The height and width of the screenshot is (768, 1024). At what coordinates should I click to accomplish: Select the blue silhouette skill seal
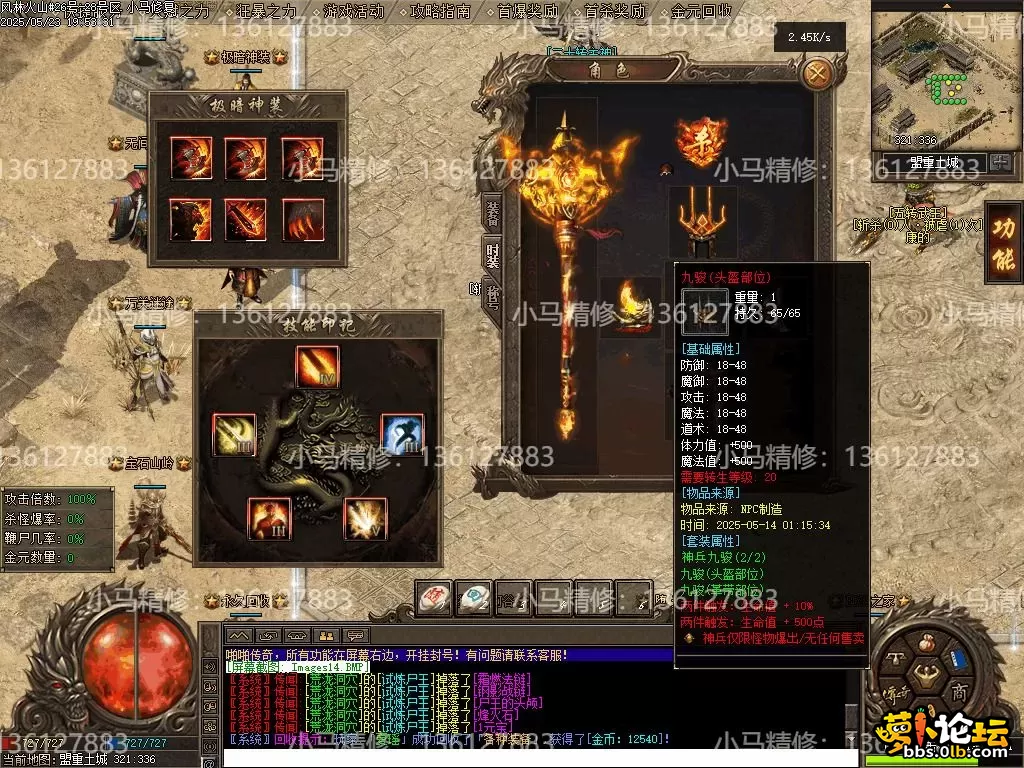click(x=402, y=434)
